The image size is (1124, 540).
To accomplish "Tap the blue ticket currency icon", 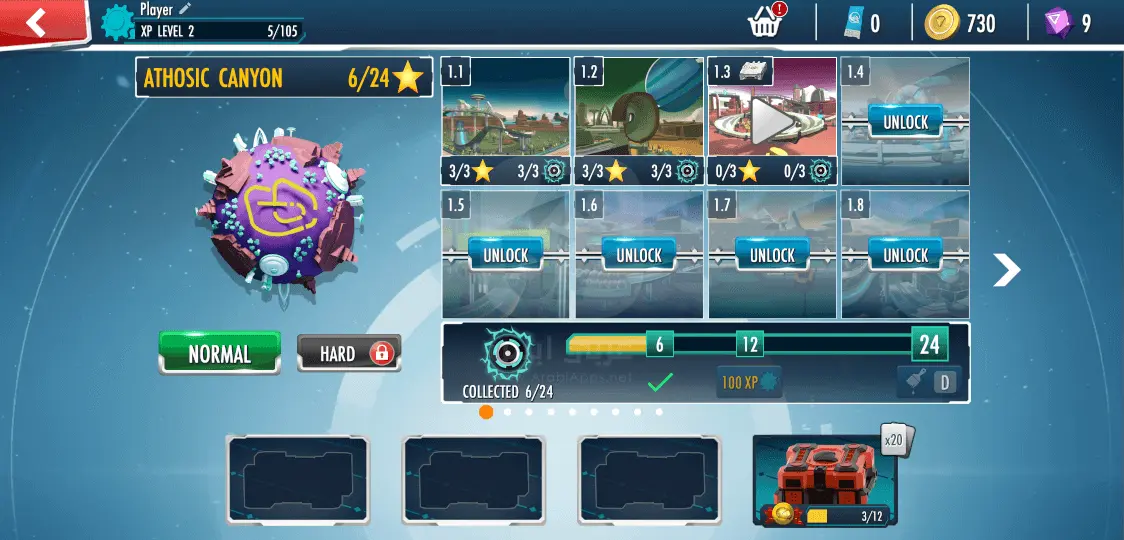I will 852,23.
